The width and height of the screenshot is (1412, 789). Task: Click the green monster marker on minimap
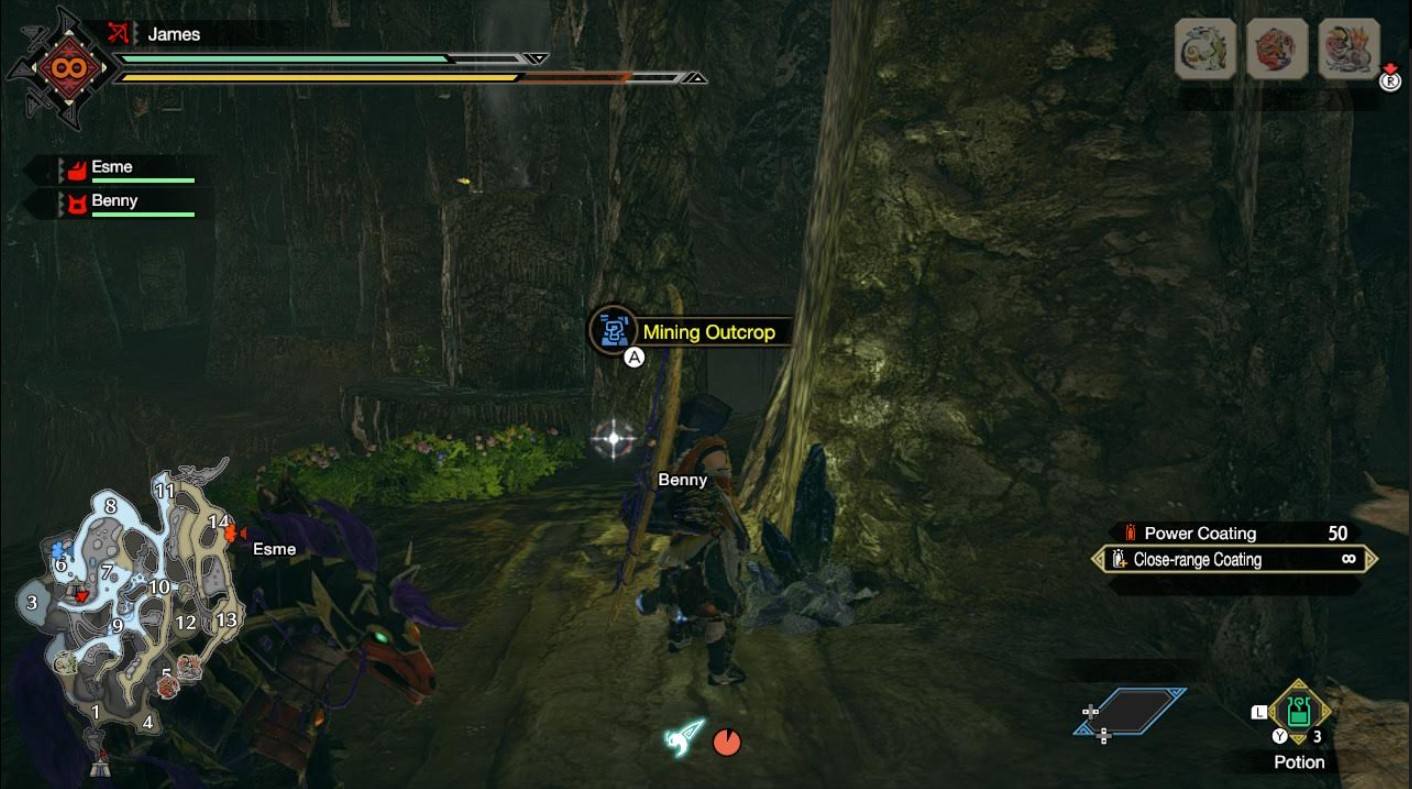[x=66, y=662]
